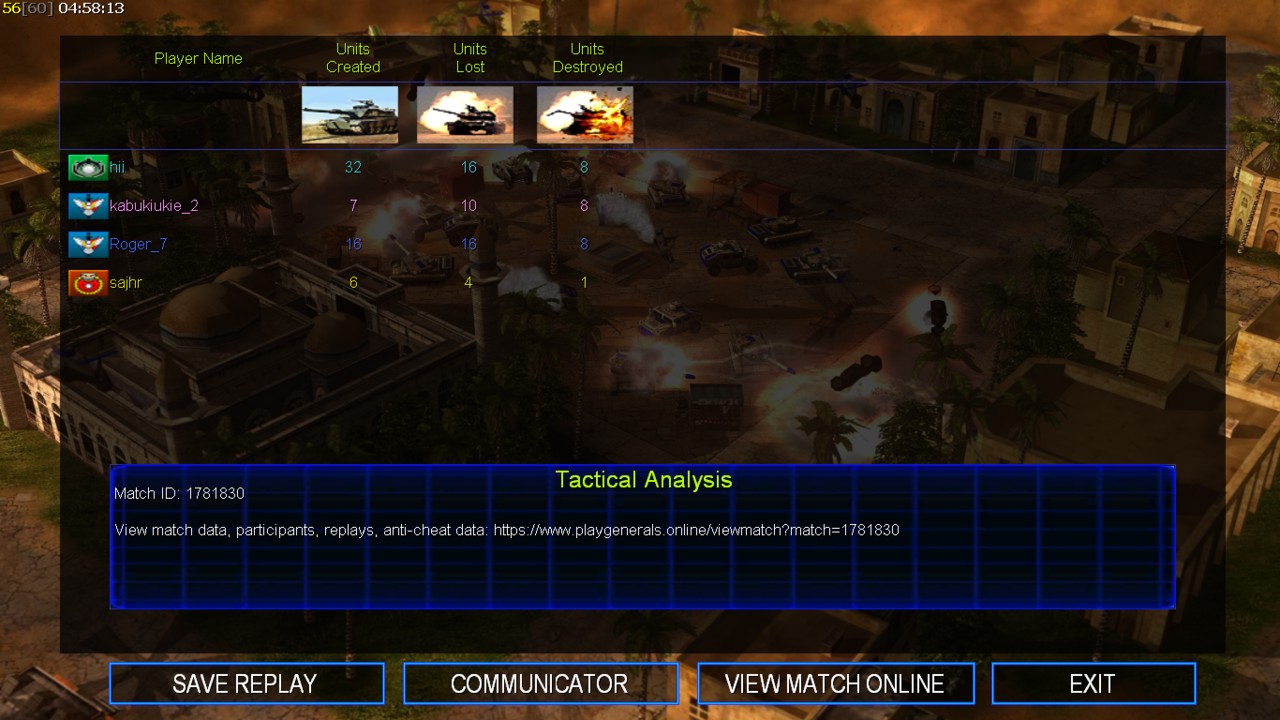
Task: Open the playgenerals.online match link
Action: point(696,530)
